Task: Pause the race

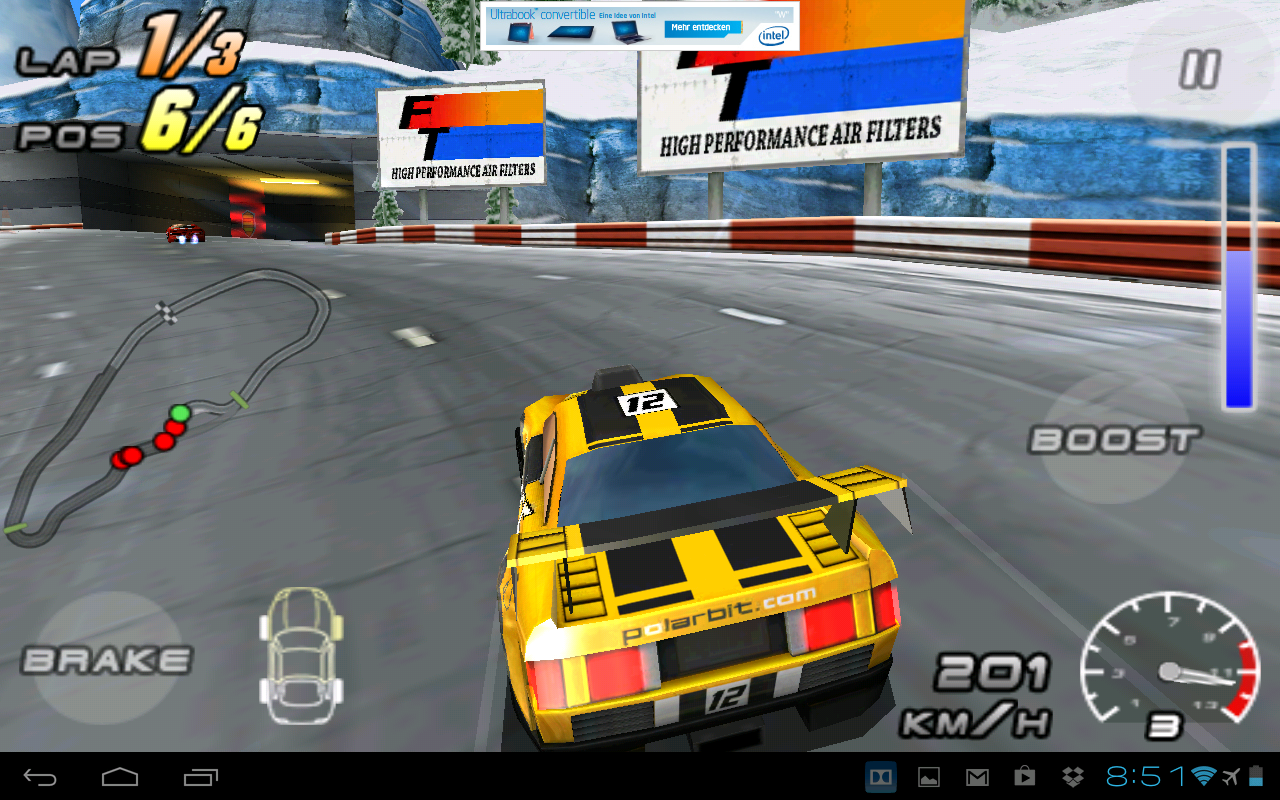Action: click(x=1199, y=71)
